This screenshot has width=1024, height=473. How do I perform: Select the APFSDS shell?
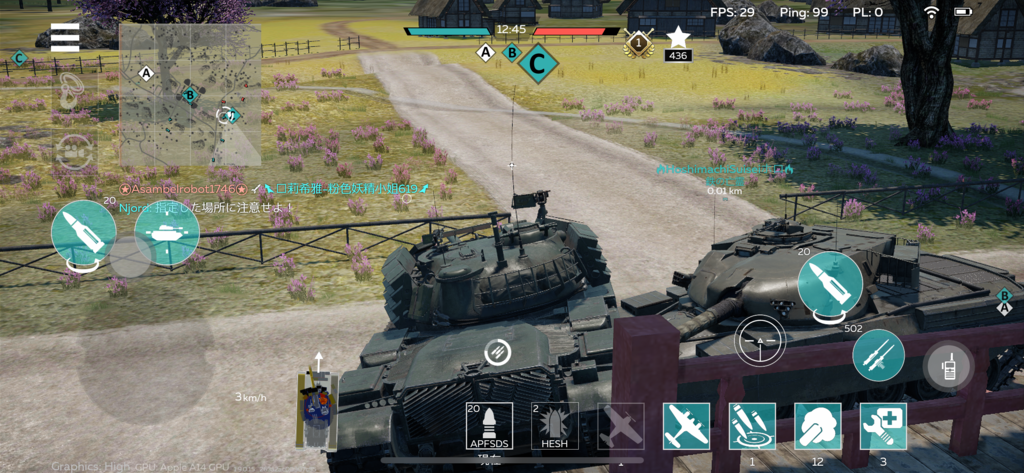tap(489, 426)
